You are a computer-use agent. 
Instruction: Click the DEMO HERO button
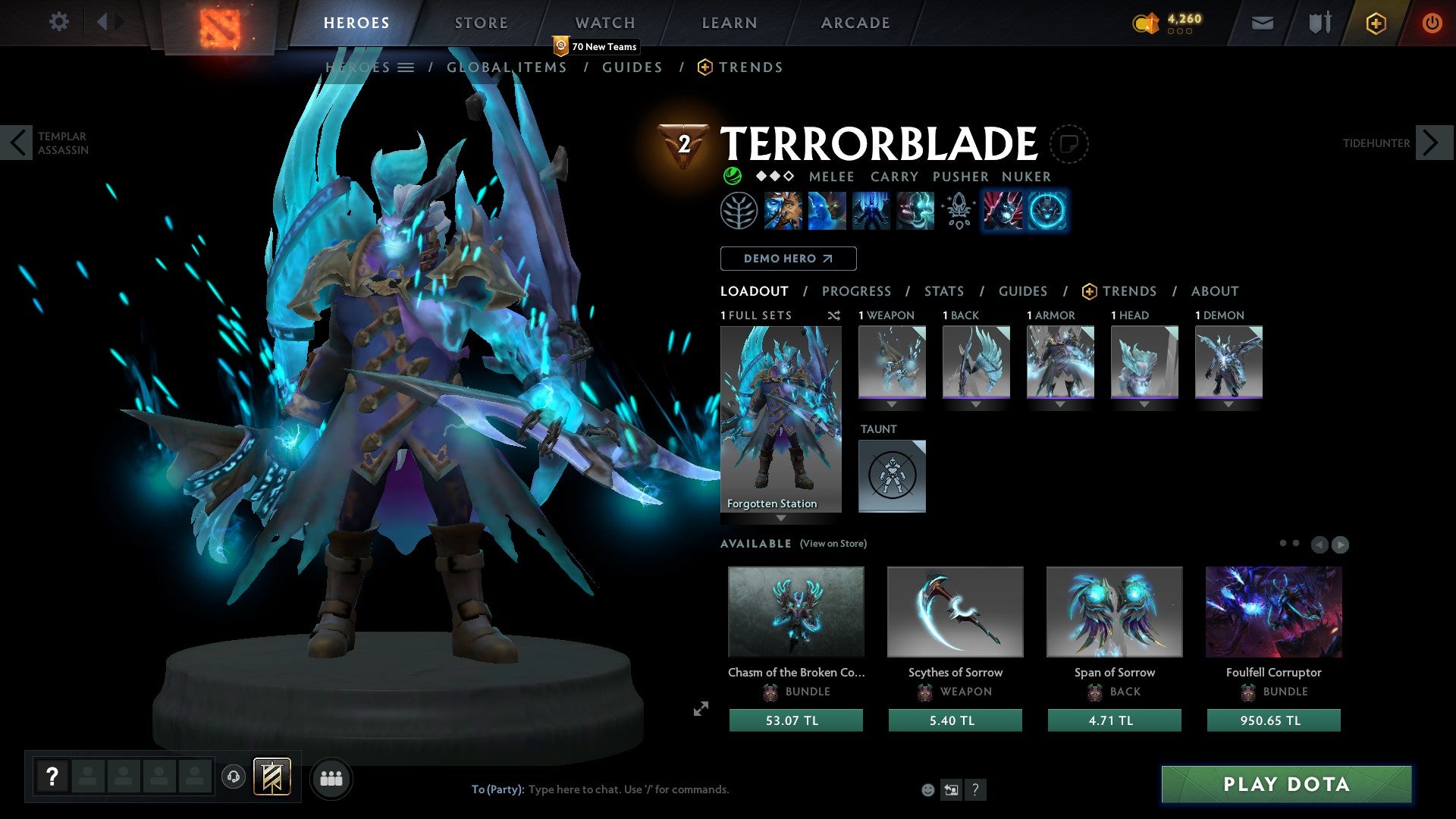point(787,259)
